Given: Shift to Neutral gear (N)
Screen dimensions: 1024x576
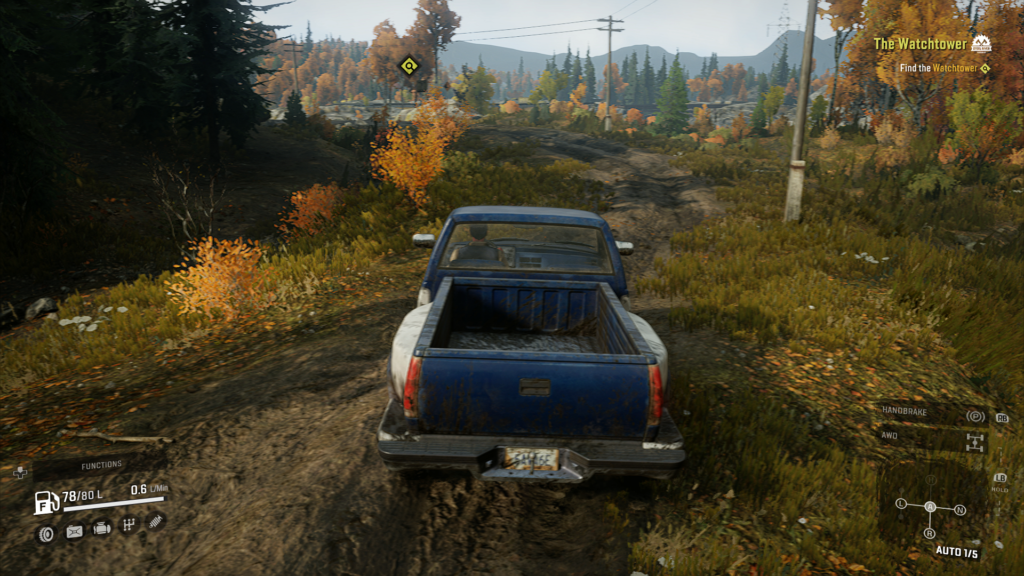Looking at the screenshot, I should click(x=960, y=510).
